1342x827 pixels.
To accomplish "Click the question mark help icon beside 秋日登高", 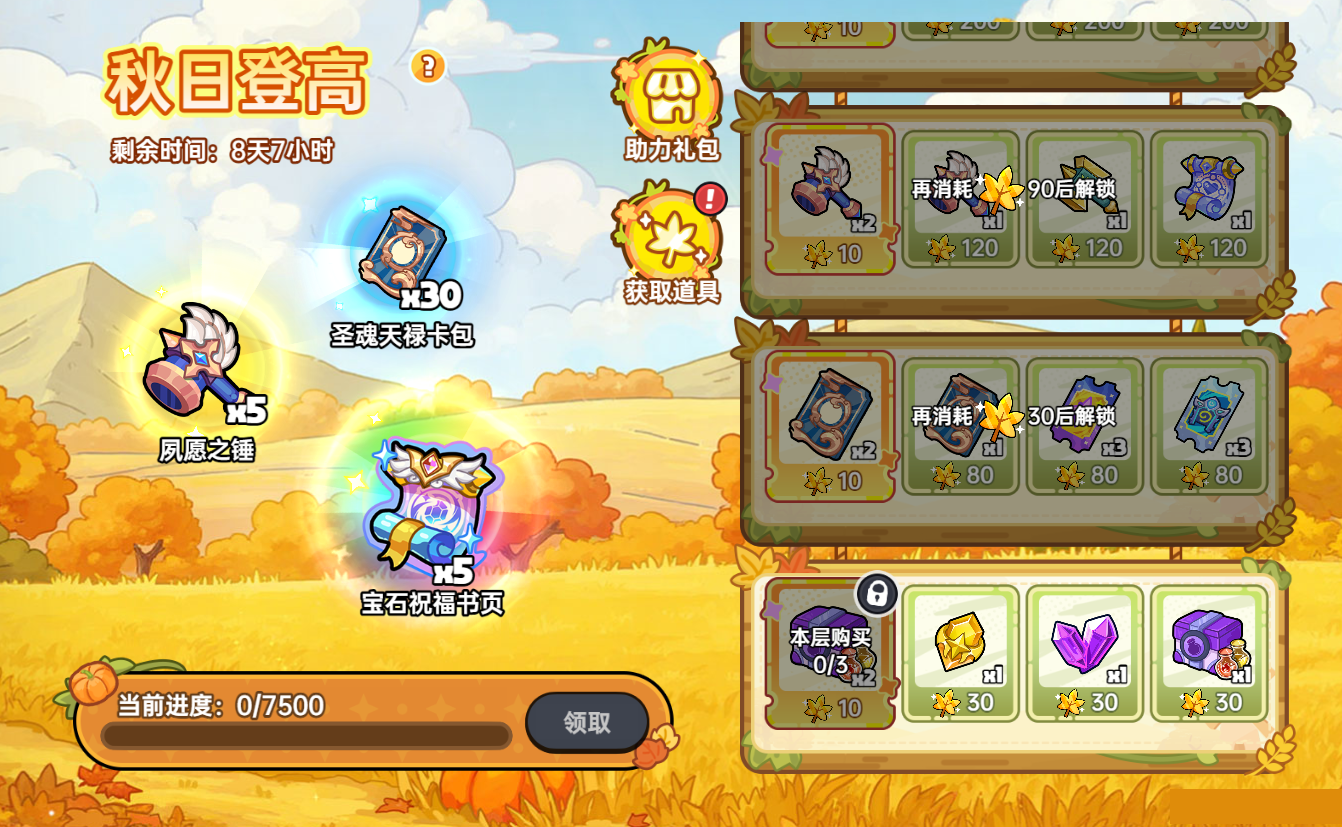I will coord(428,68).
